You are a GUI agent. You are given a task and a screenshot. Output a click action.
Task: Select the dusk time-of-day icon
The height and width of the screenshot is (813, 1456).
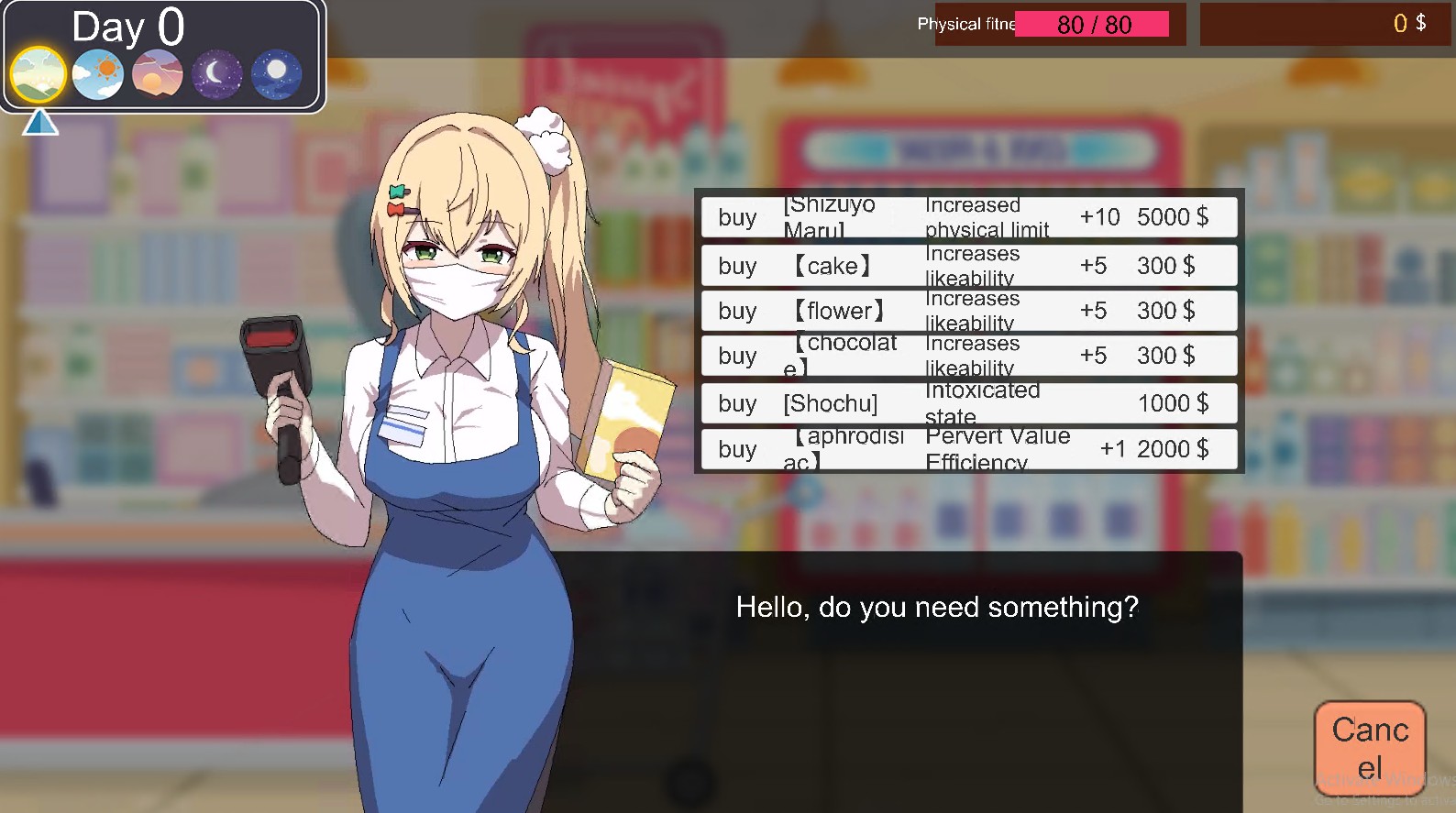[x=156, y=73]
